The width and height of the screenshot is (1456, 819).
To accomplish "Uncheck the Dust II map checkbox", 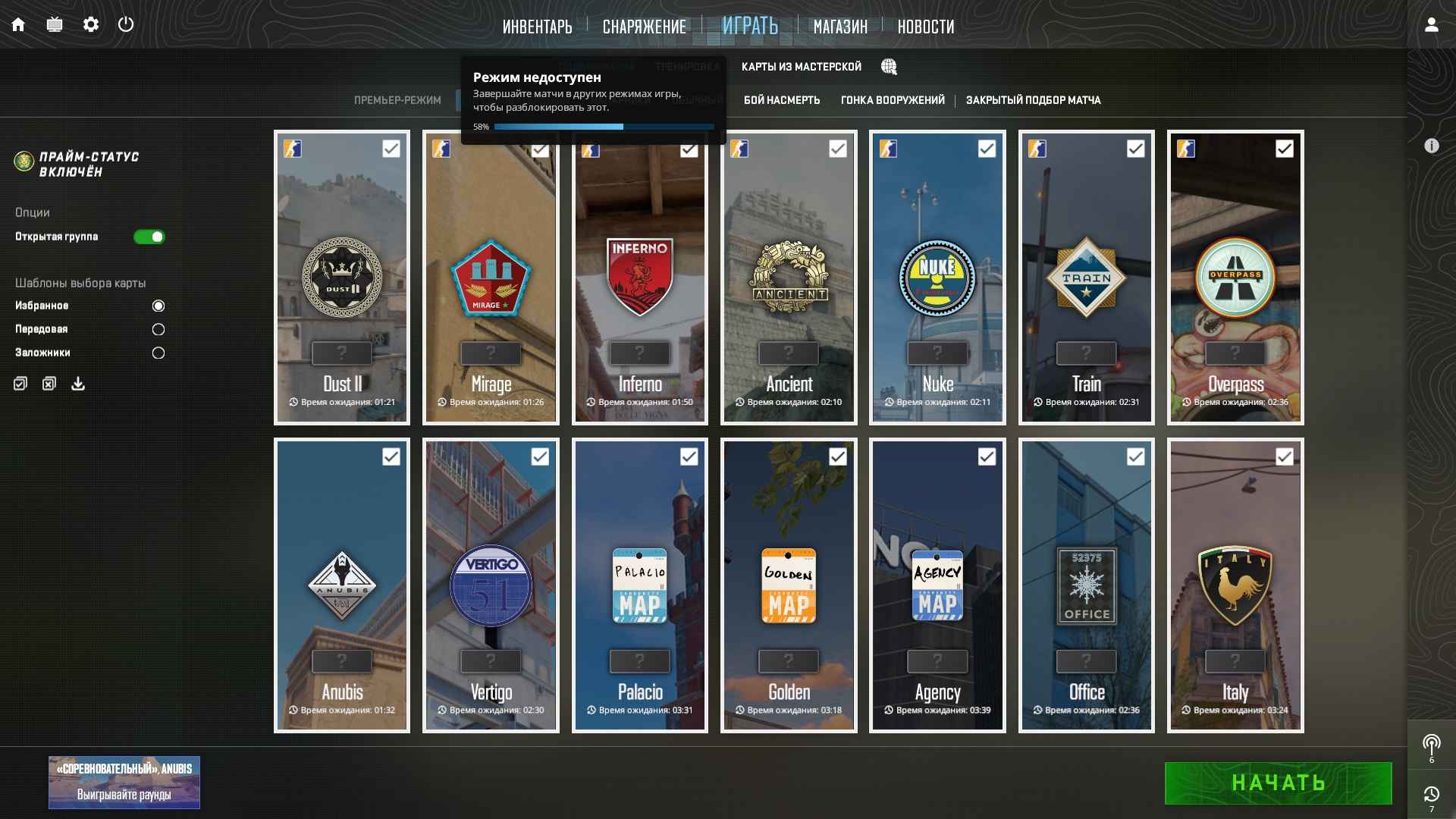I will click(x=391, y=149).
